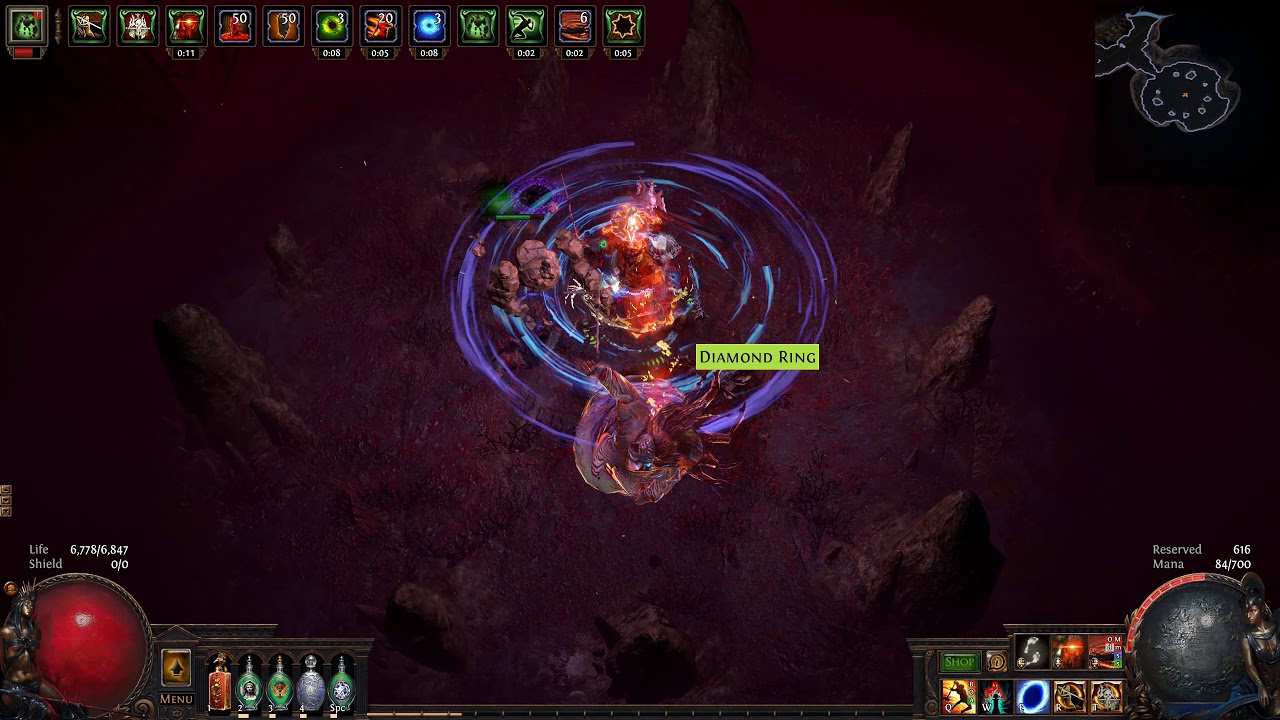The image size is (1280, 720).
Task: Click the green eye buff icon
Action: 332,26
